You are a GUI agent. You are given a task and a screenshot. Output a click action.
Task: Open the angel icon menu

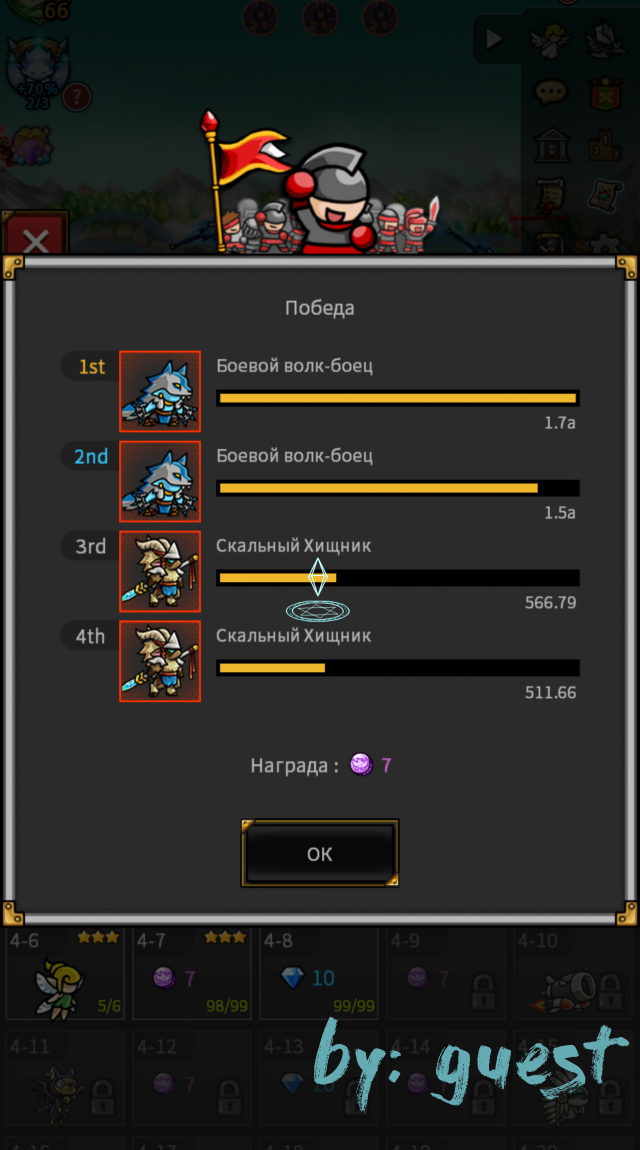pos(551,40)
